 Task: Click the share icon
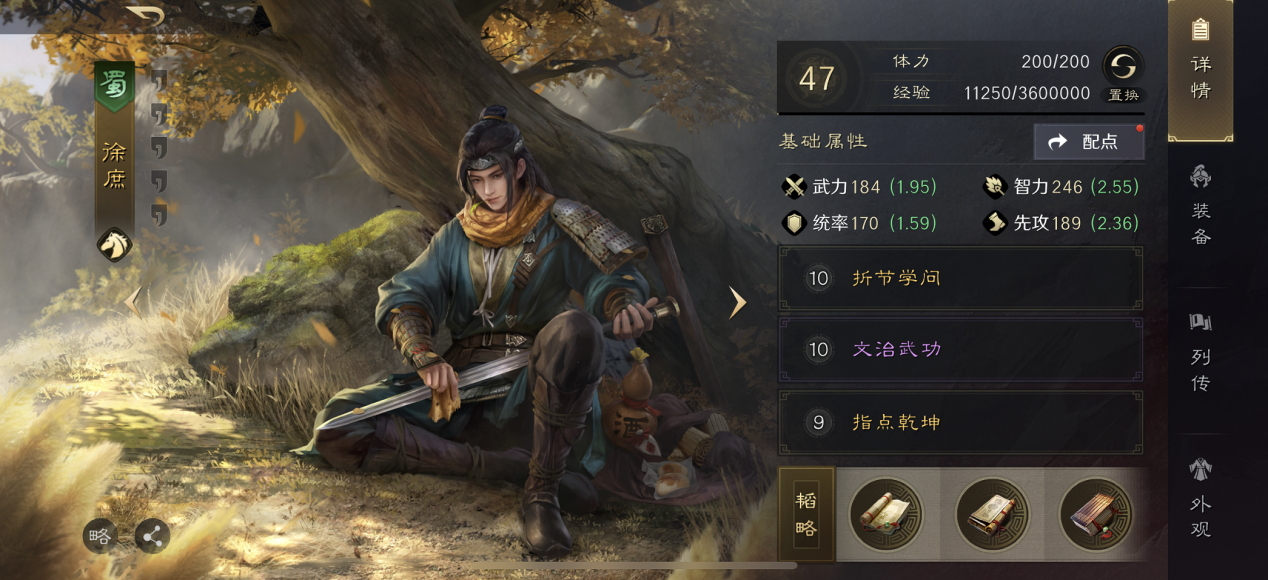(153, 537)
